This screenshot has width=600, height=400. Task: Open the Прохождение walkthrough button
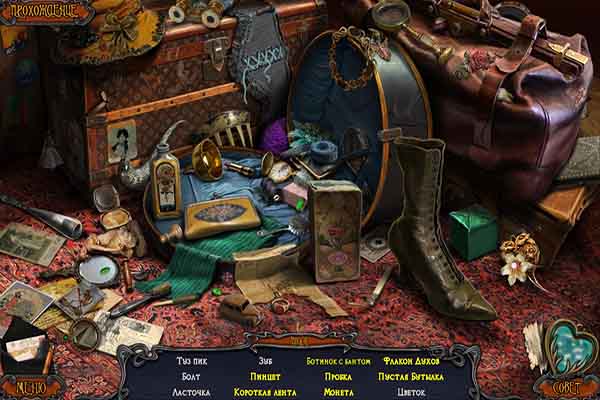pyautogui.click(x=38, y=12)
